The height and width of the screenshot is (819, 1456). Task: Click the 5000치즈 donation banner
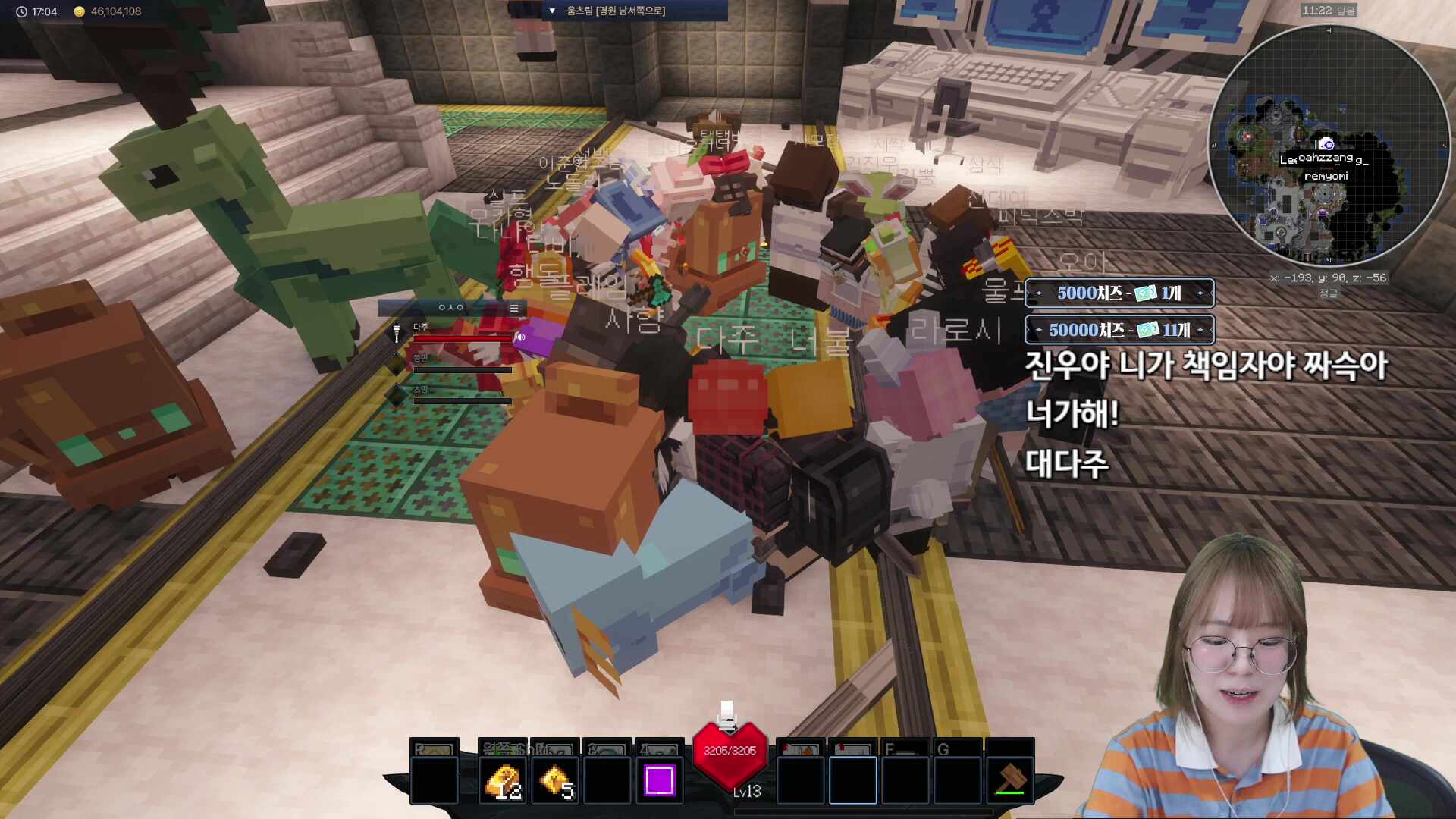click(1119, 293)
